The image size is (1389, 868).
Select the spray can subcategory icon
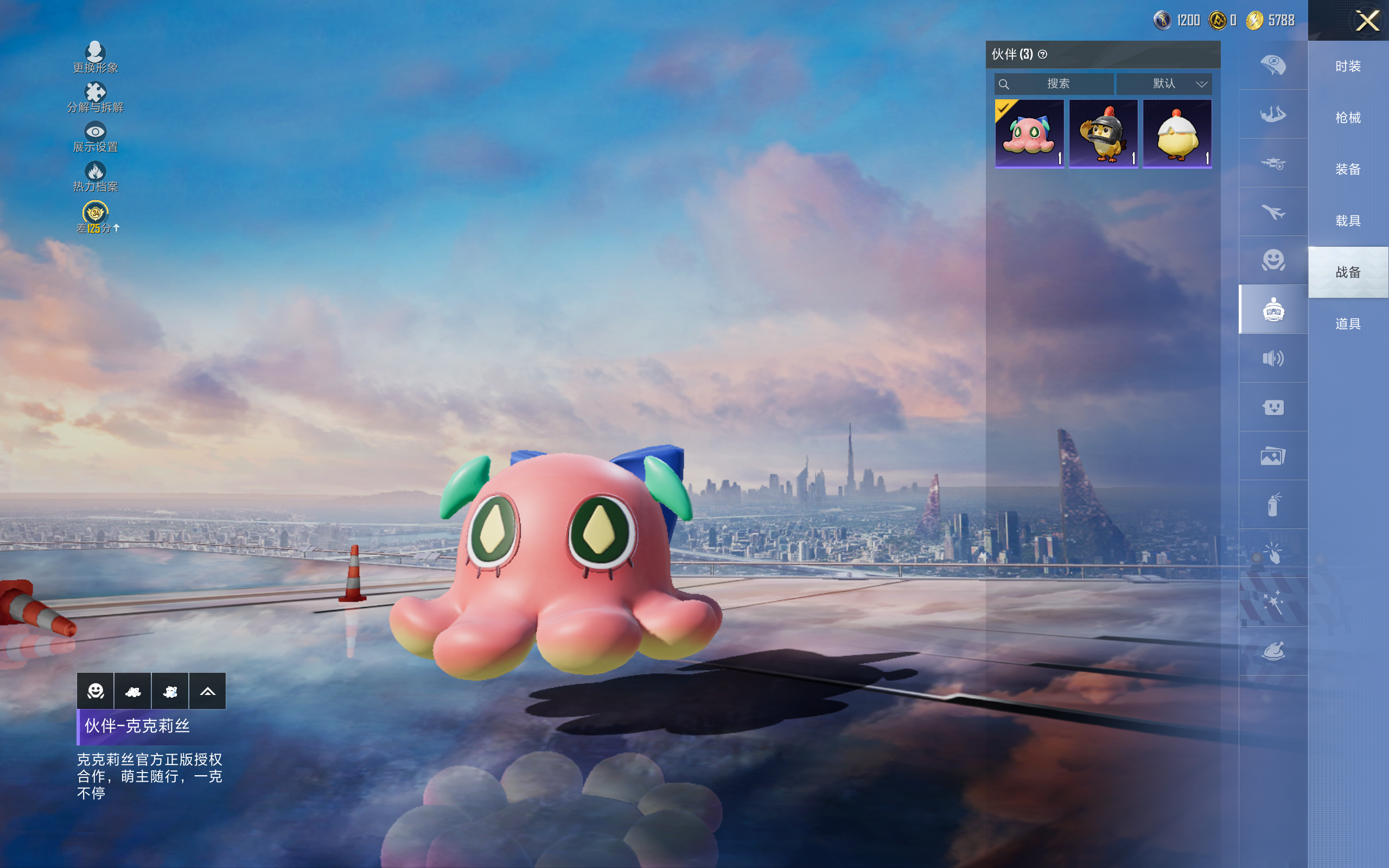pos(1273,505)
